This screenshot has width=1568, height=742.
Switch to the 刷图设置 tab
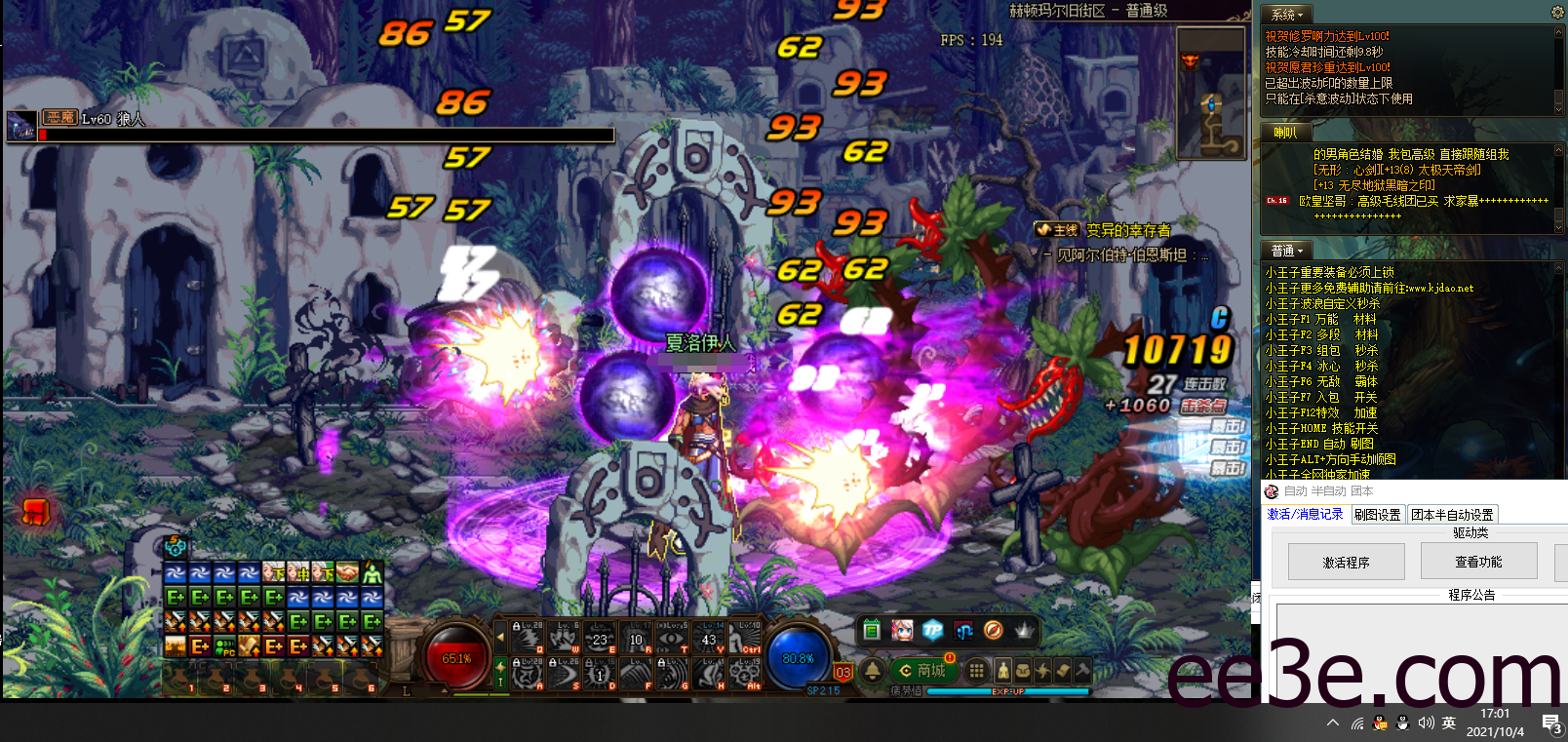[1377, 515]
